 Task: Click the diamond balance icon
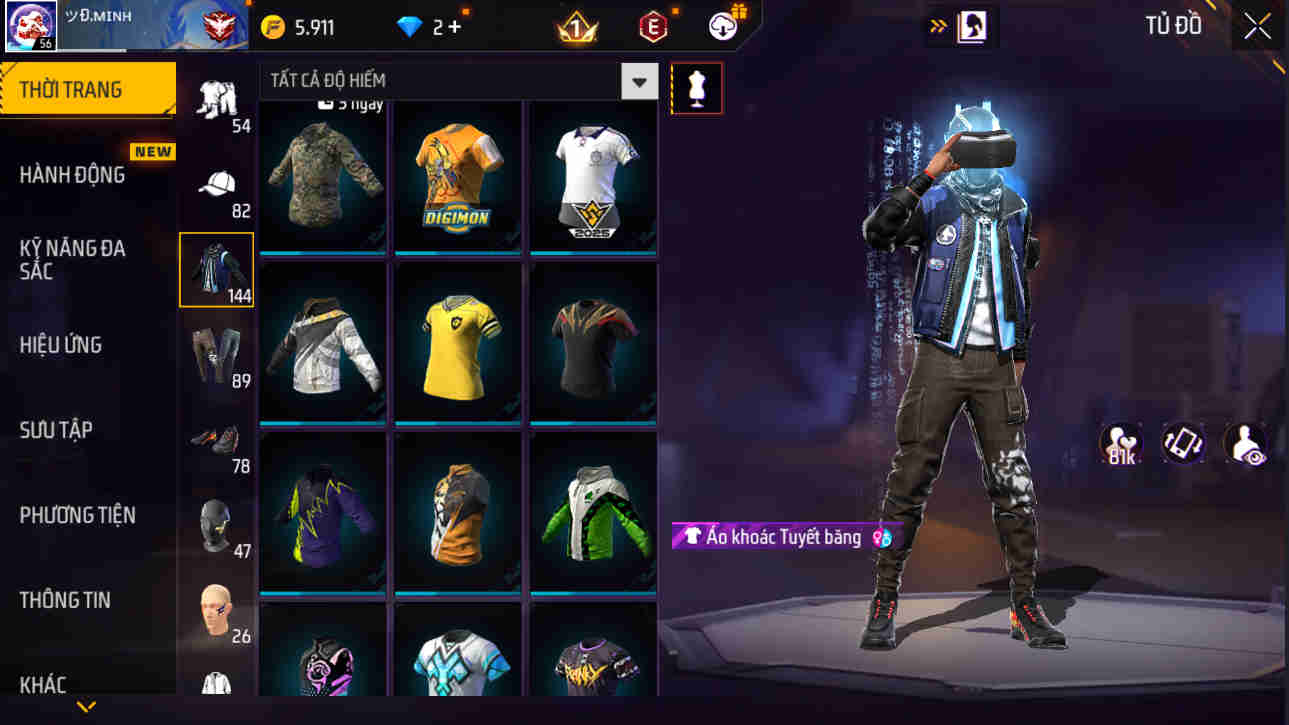pyautogui.click(x=407, y=25)
